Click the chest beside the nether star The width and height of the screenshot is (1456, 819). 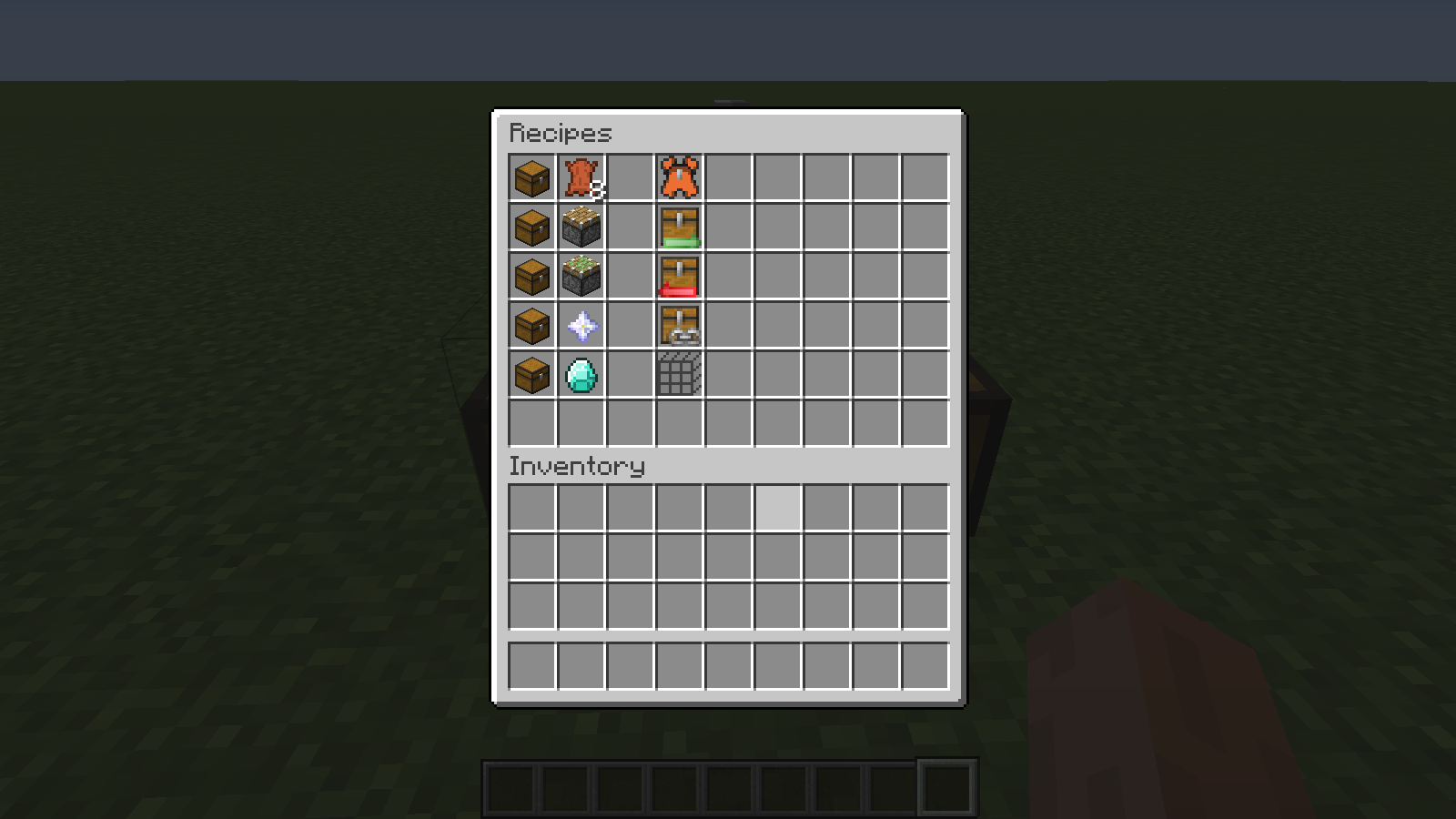[x=531, y=326]
